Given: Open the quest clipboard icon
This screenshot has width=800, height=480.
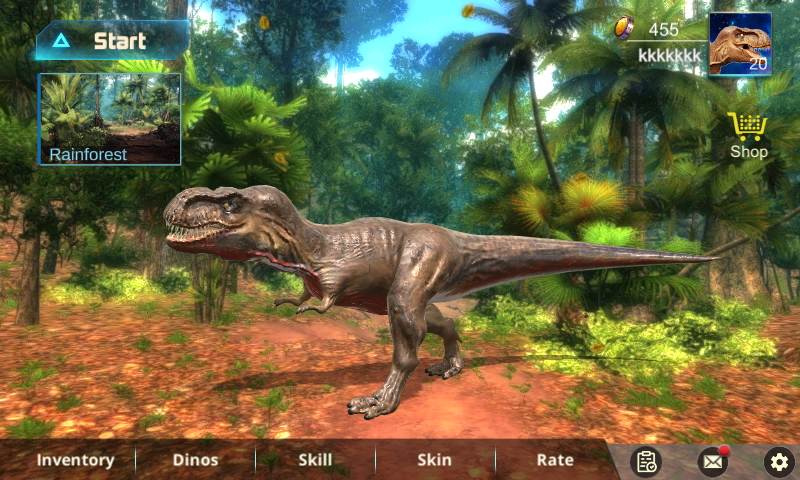Looking at the screenshot, I should point(647,461).
